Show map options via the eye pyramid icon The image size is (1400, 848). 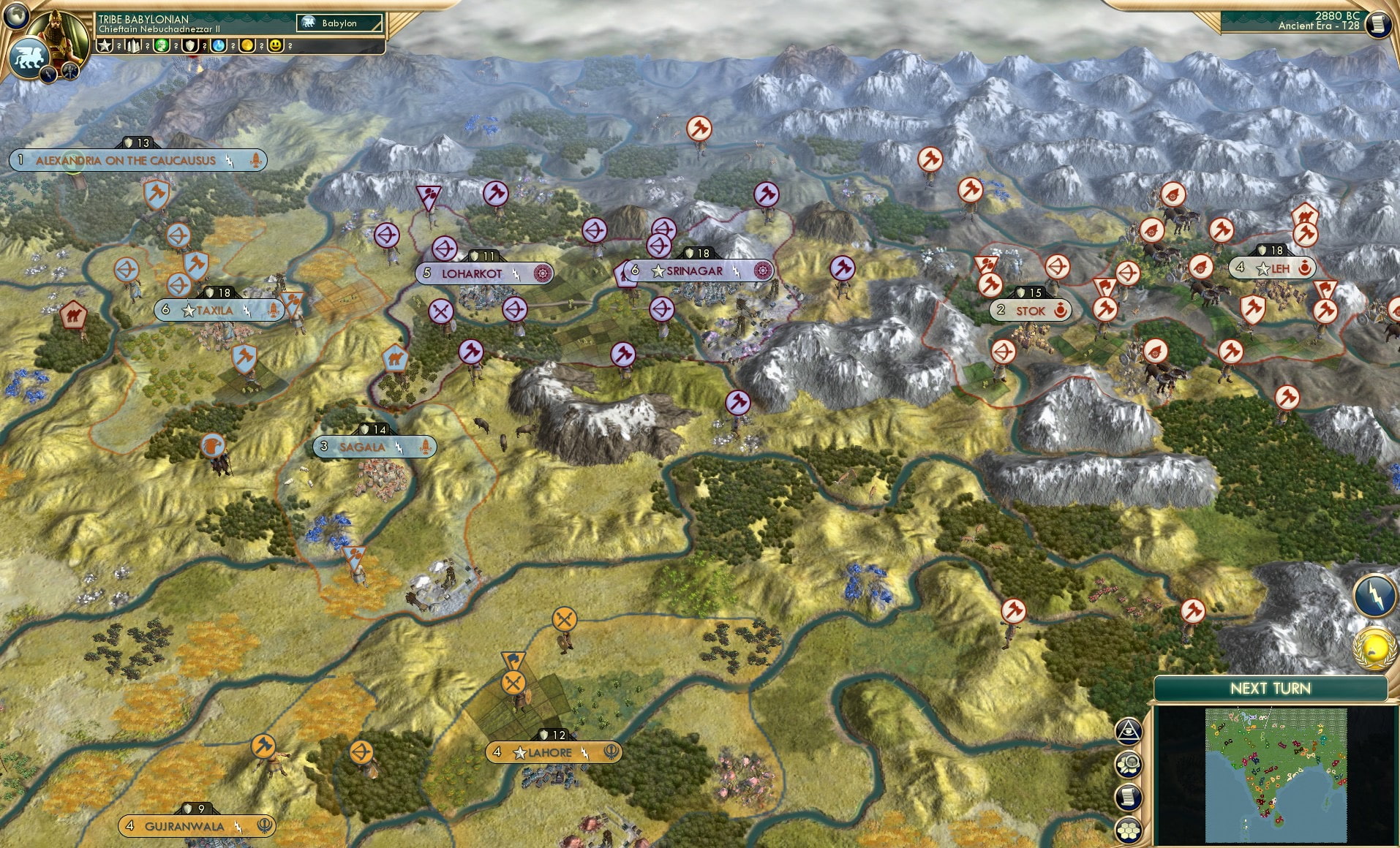tap(1129, 731)
